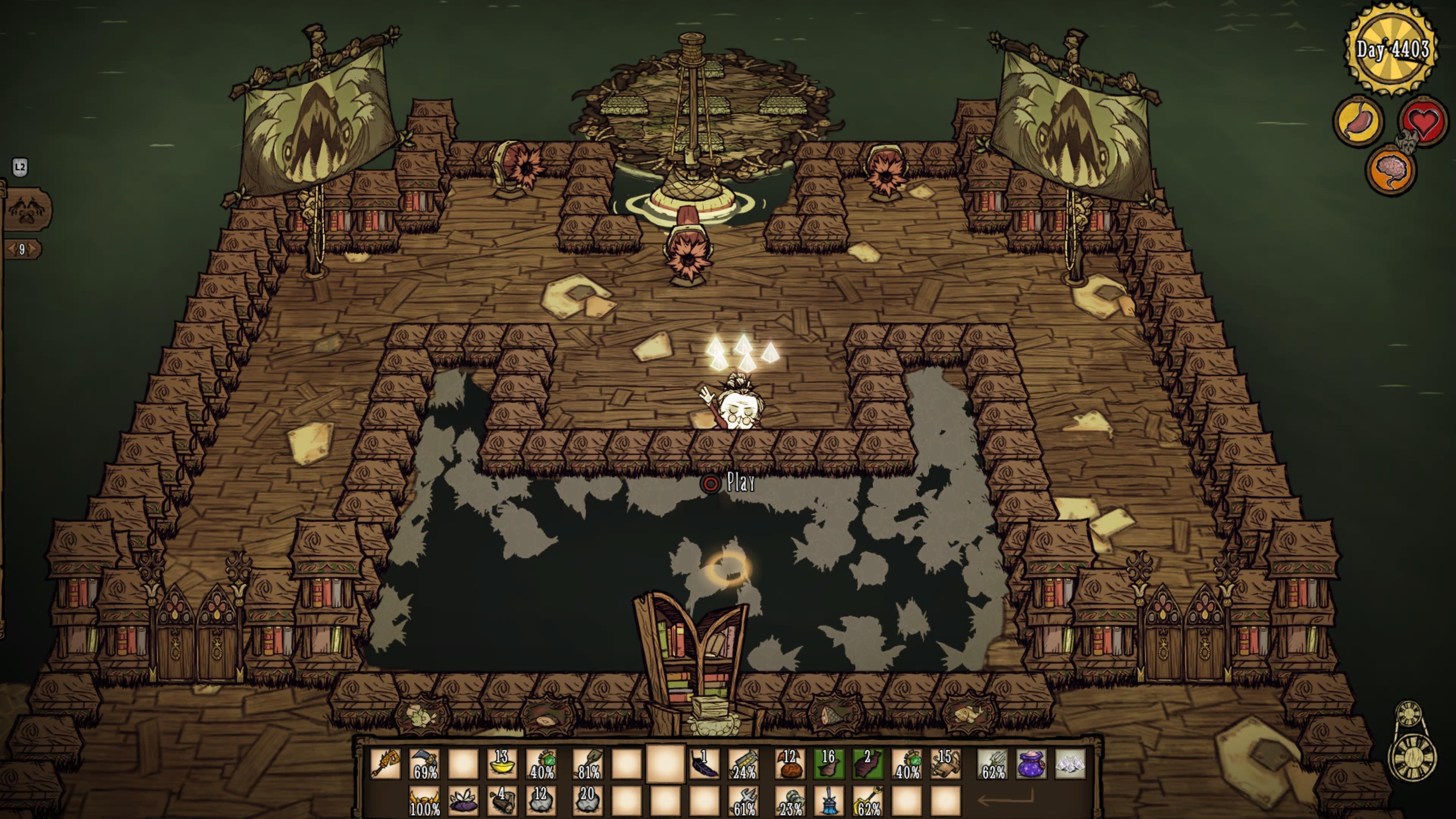Image resolution: width=1456 pixels, height=819 pixels.
Task: Select the equipped white crystal headgear
Action: tap(1070, 764)
